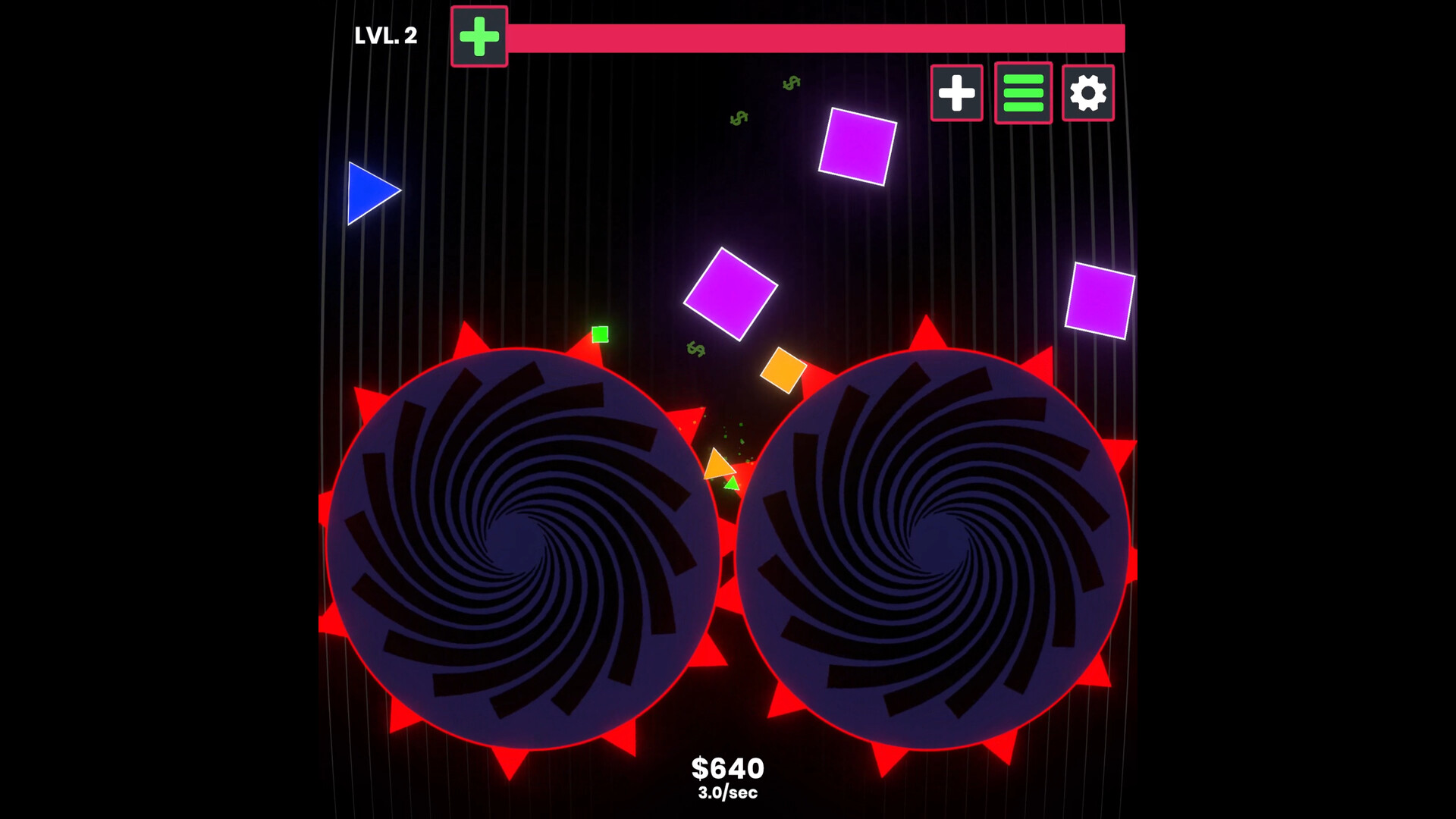The width and height of the screenshot is (1456, 819).
Task: Select the topmost purple square
Action: pyautogui.click(x=858, y=146)
